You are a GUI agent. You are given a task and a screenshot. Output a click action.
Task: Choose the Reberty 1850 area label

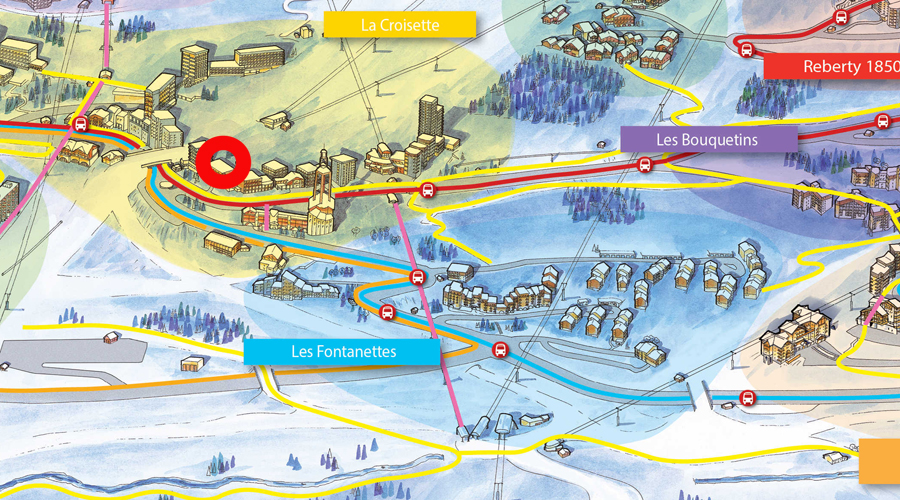pos(831,67)
